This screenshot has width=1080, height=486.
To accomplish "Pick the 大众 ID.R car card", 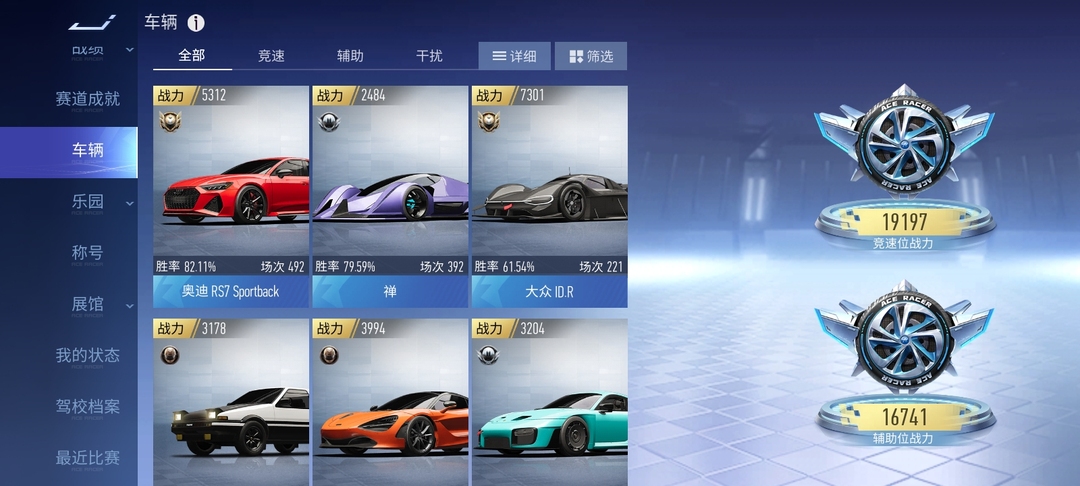I will pyautogui.click(x=549, y=196).
